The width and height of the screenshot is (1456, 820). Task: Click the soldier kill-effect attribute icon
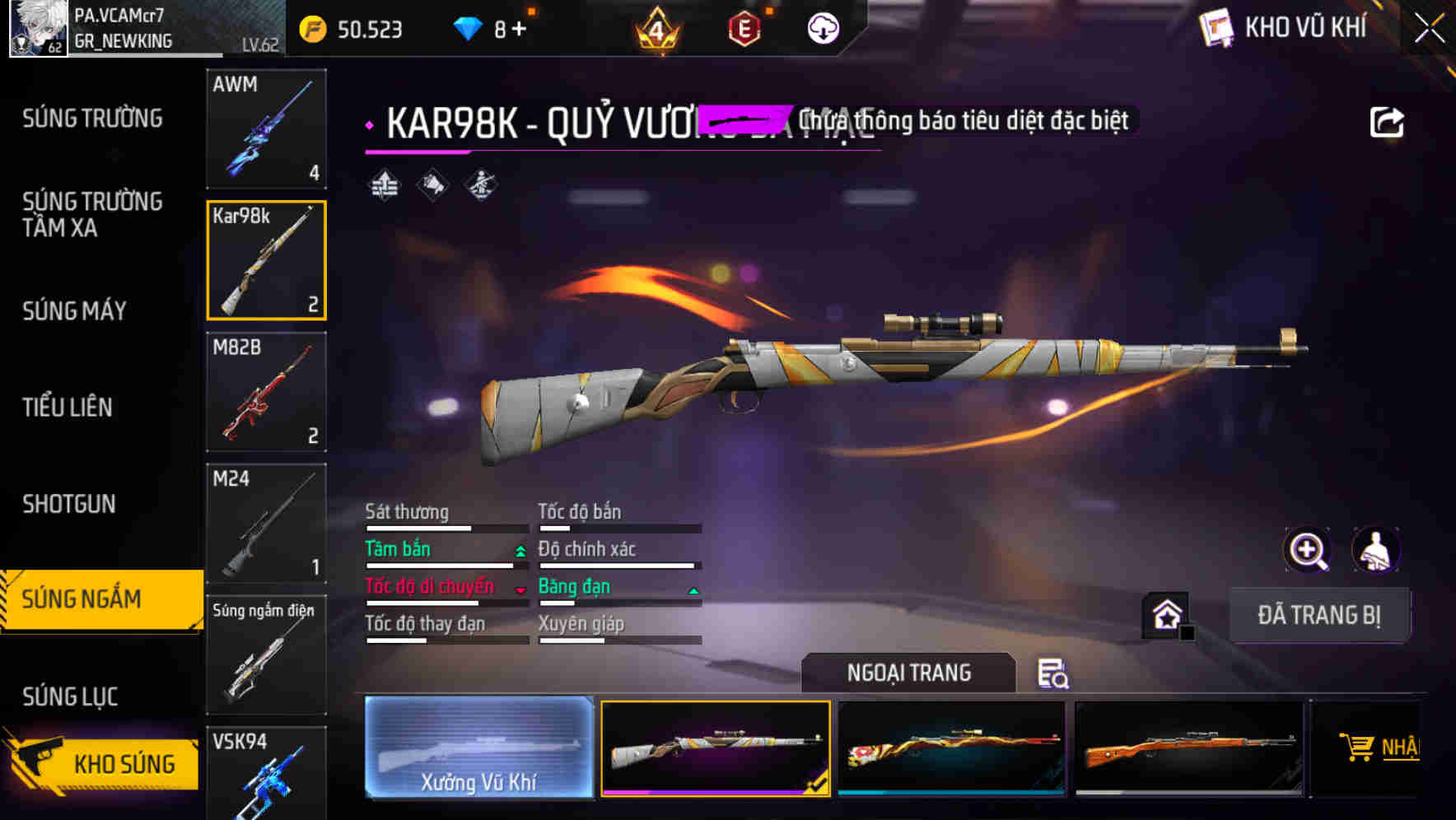pyautogui.click(x=479, y=185)
